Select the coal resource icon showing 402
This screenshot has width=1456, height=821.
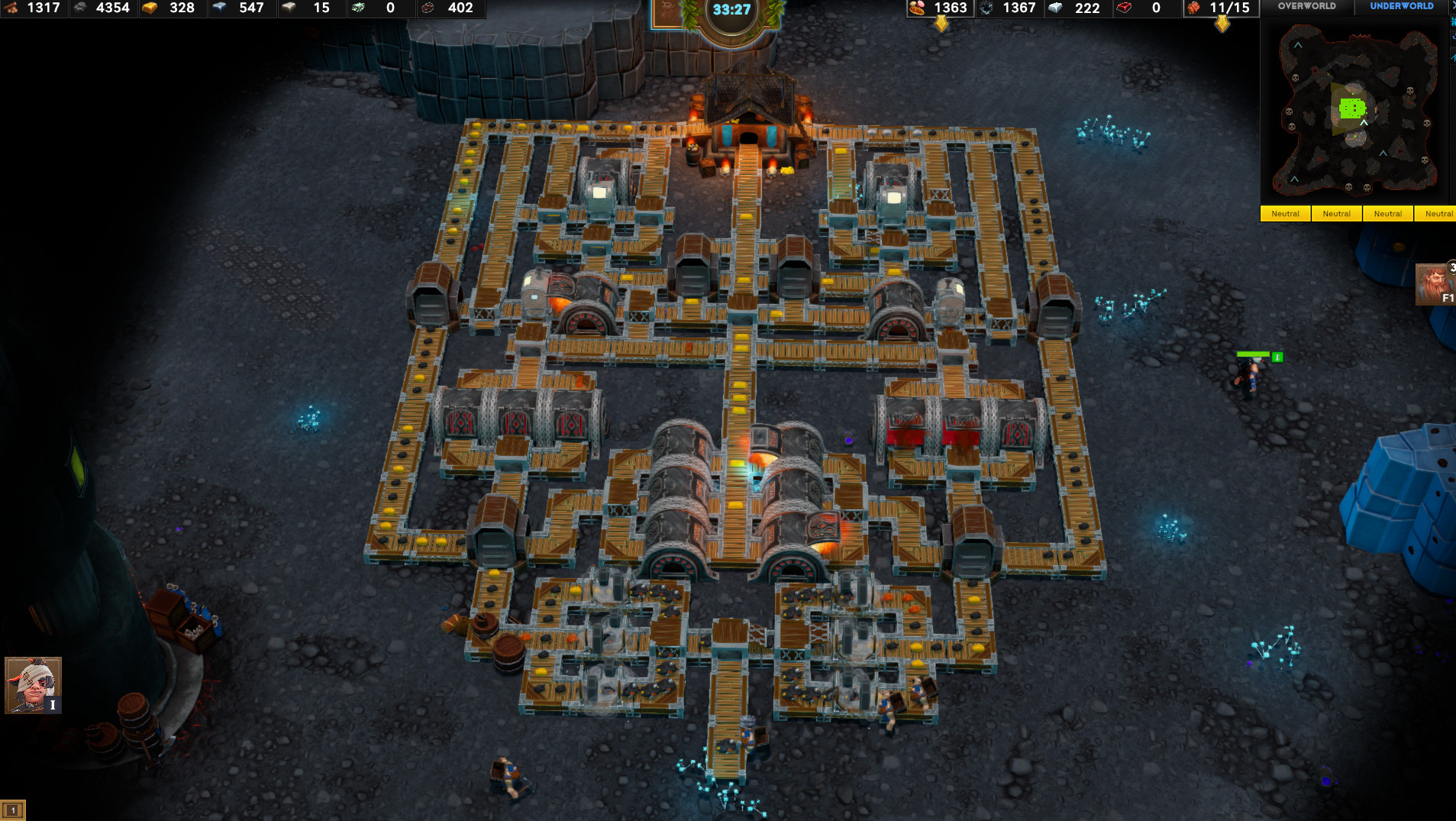(x=426, y=8)
